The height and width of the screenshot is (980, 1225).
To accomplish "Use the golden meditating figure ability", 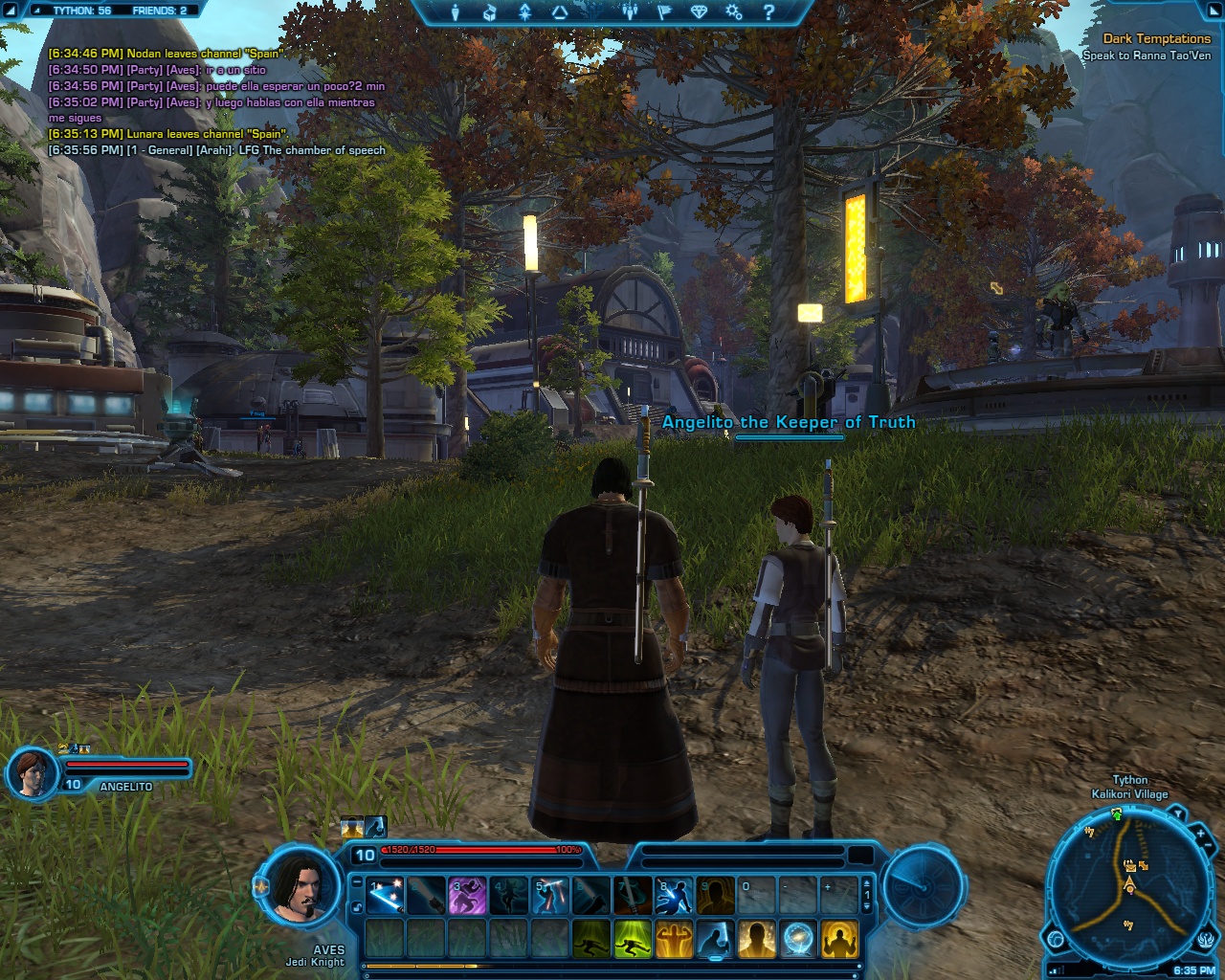I will click(838, 939).
